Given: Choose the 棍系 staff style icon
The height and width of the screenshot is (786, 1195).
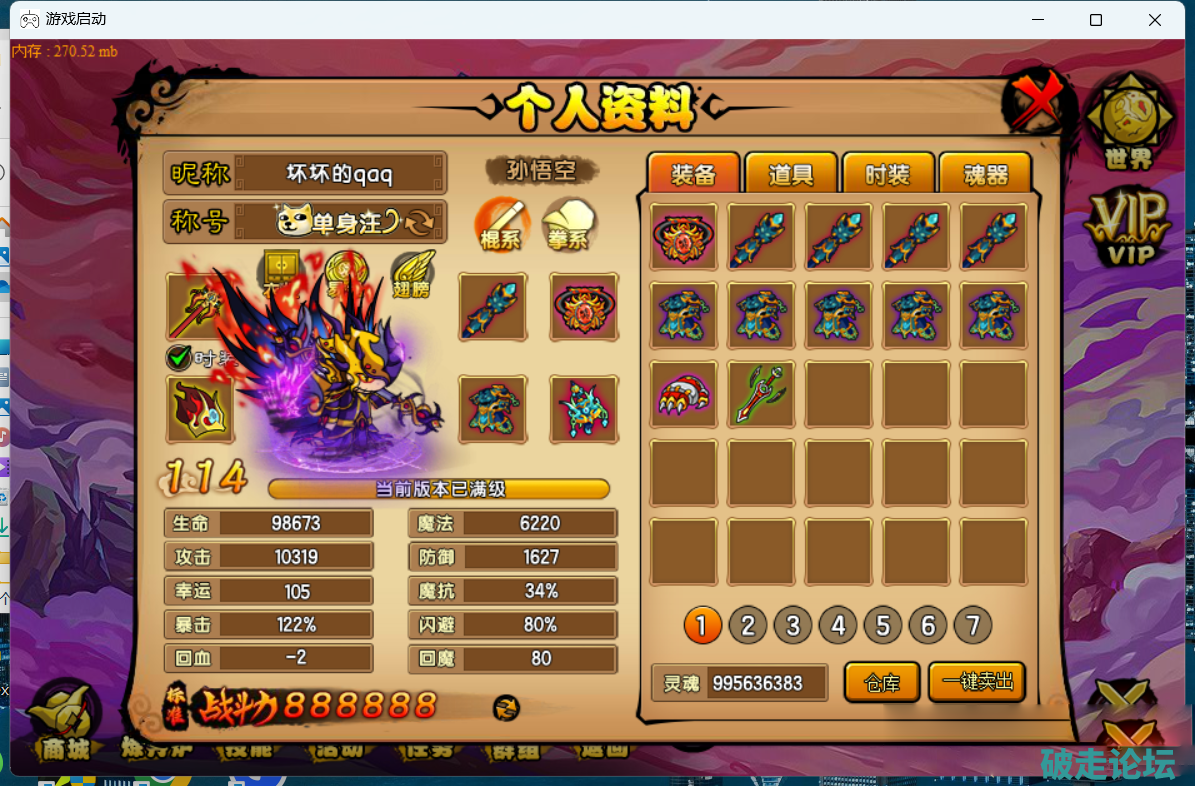Looking at the screenshot, I should 501,225.
